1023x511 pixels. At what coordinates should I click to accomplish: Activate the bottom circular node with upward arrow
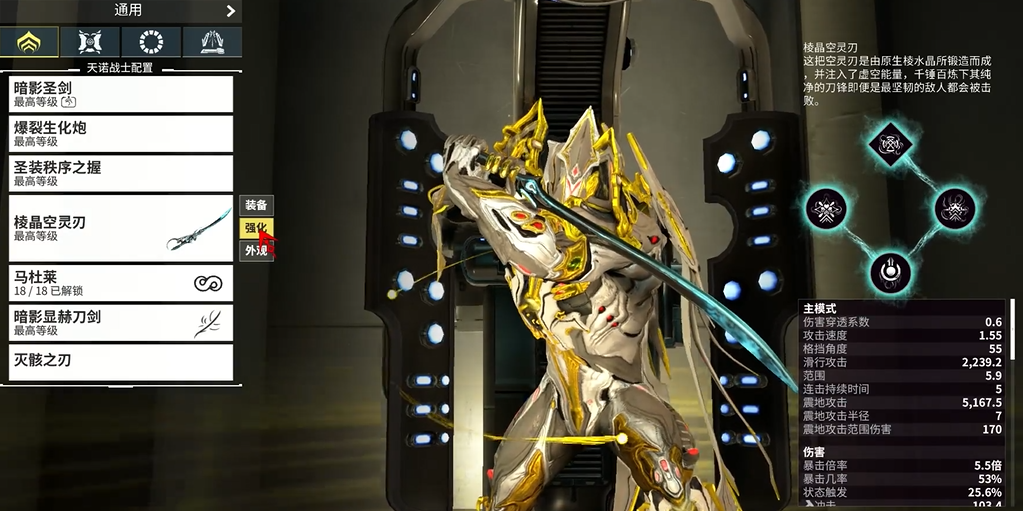[x=888, y=271]
